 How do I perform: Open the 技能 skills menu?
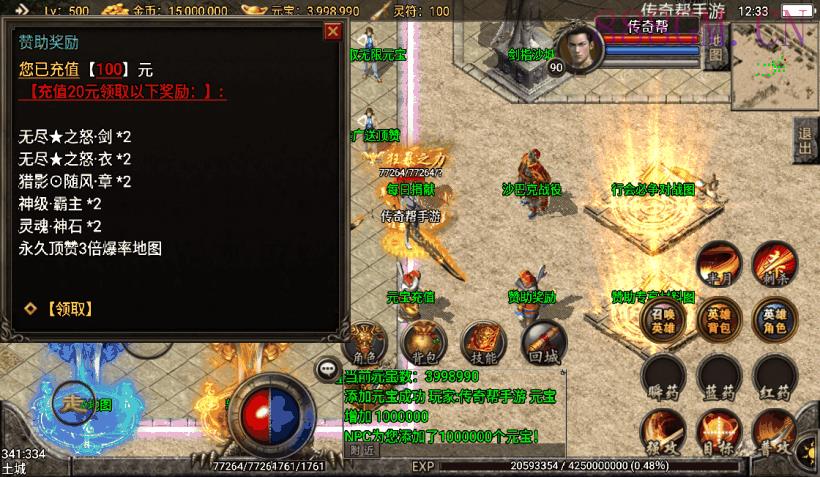[484, 340]
